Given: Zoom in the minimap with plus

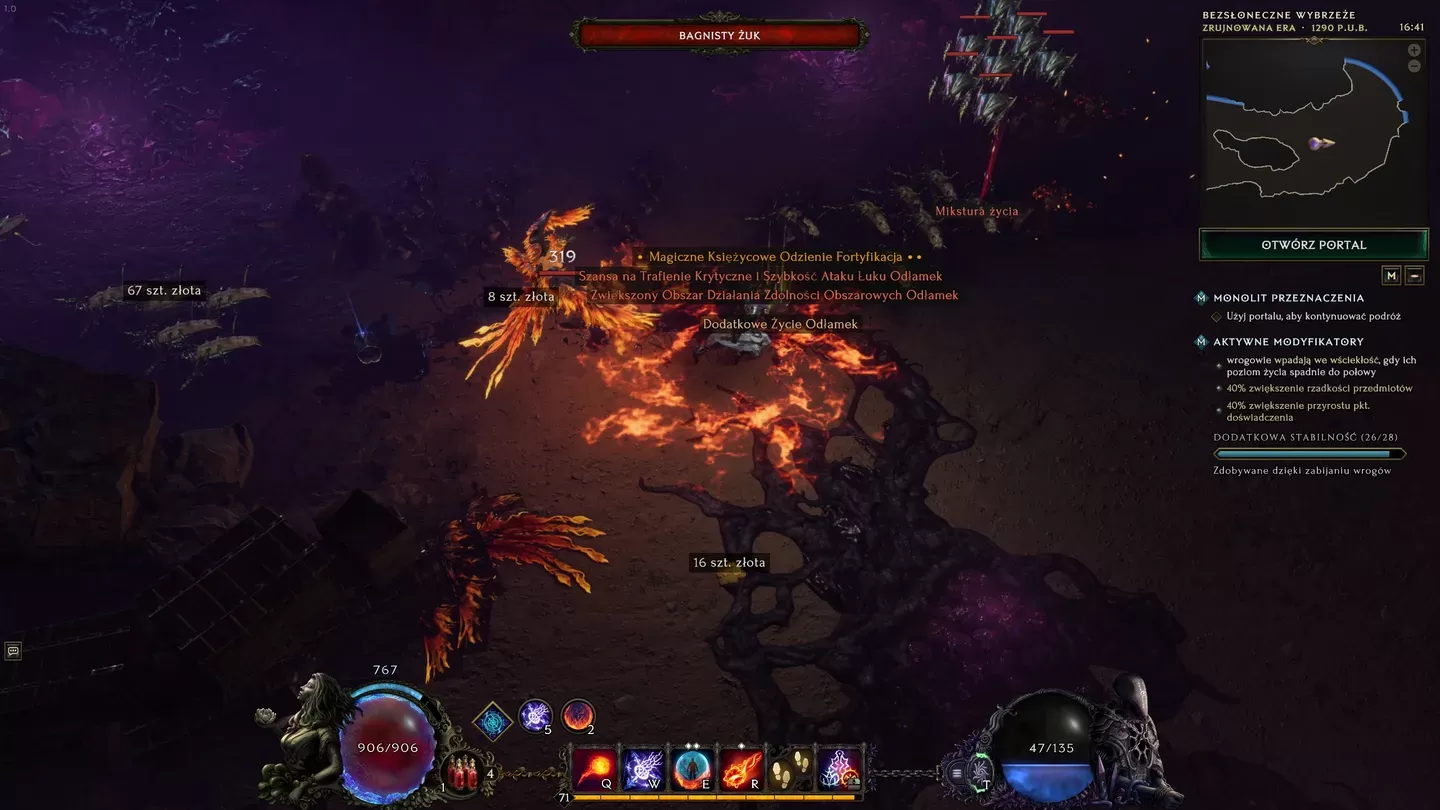Looking at the screenshot, I should pos(1414,50).
